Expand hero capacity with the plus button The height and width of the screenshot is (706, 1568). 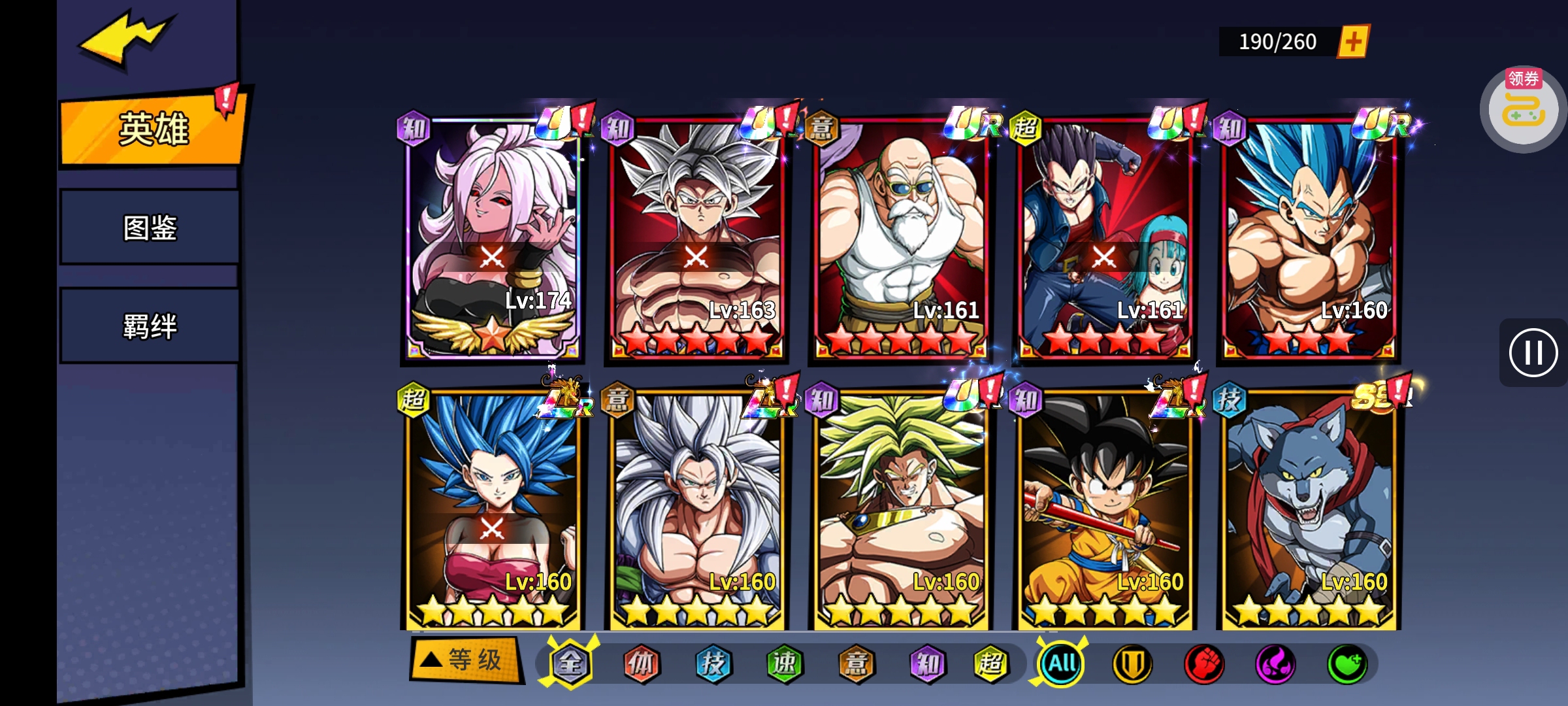[1353, 42]
